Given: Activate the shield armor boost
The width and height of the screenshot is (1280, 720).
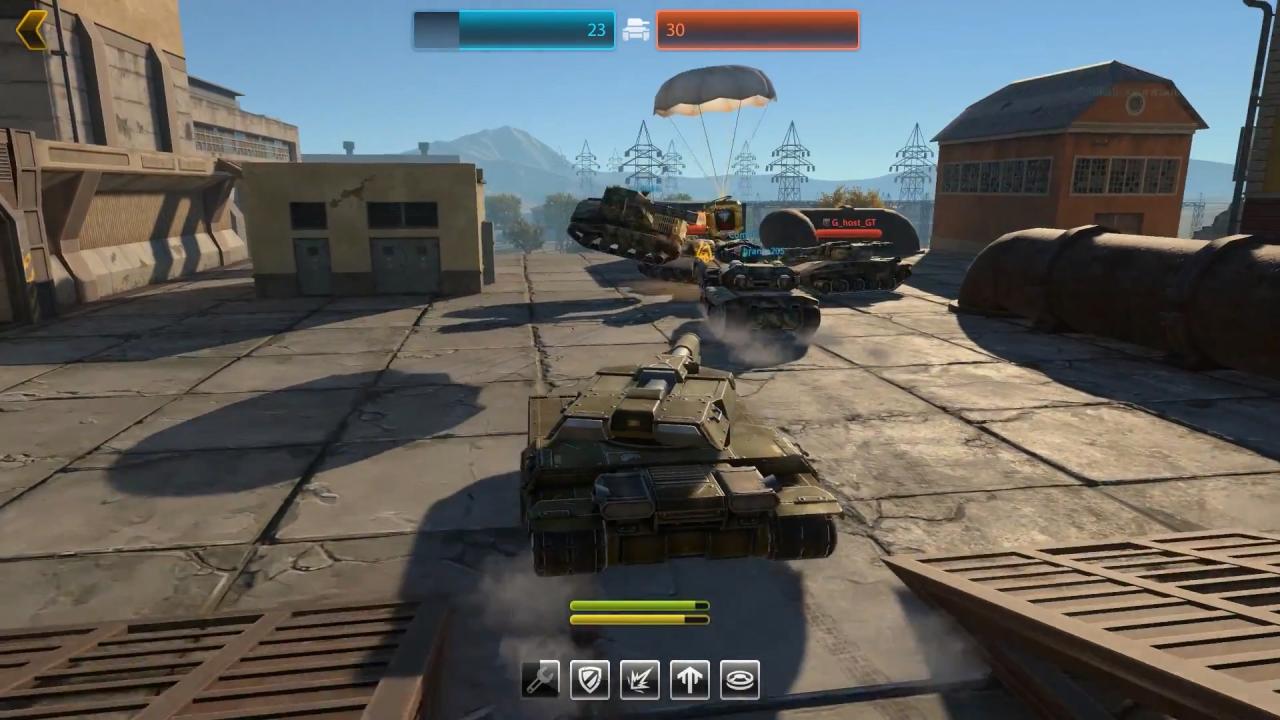Looking at the screenshot, I should click(x=590, y=680).
